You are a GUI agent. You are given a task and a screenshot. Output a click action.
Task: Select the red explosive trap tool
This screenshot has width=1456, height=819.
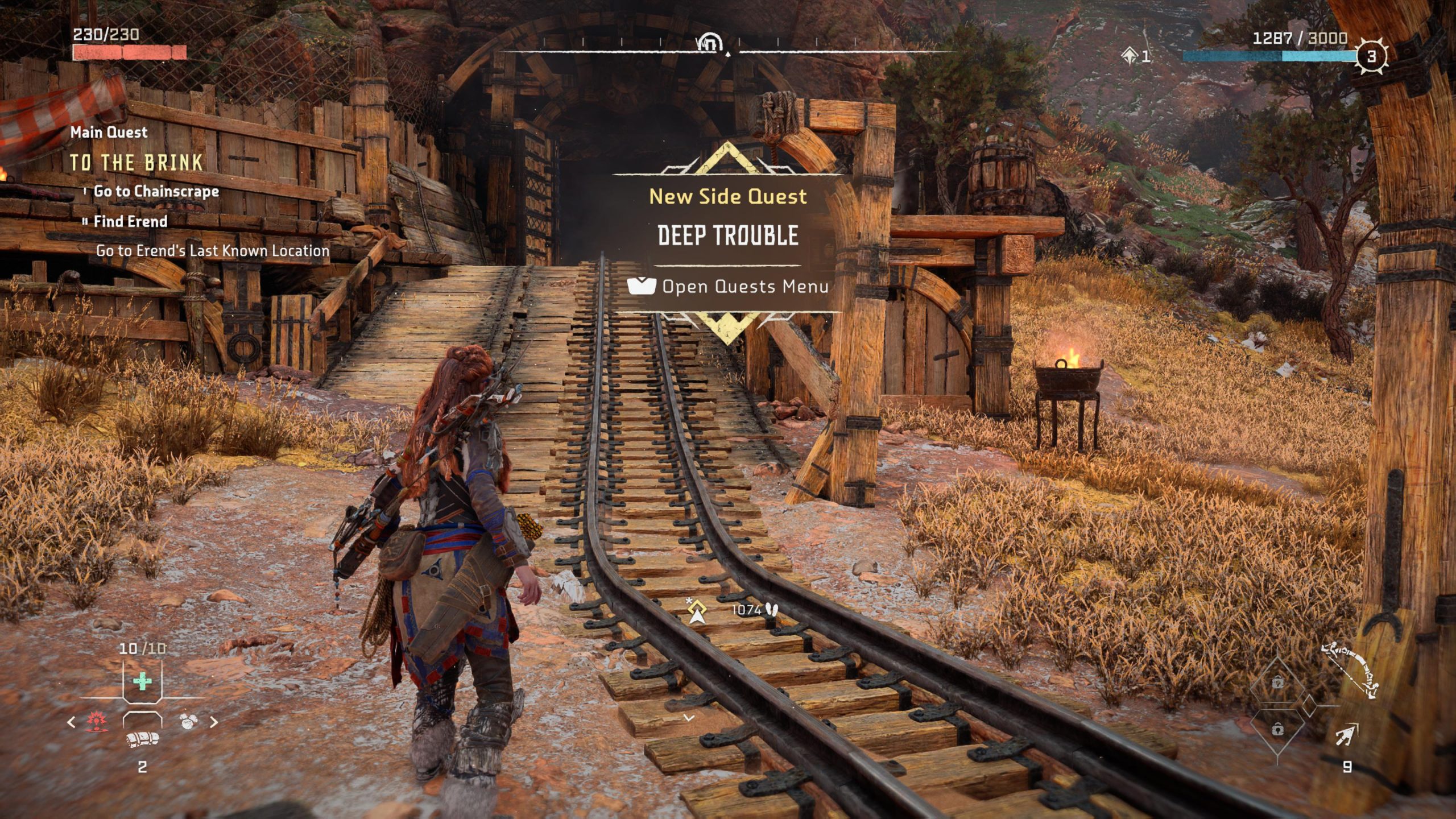coord(96,722)
